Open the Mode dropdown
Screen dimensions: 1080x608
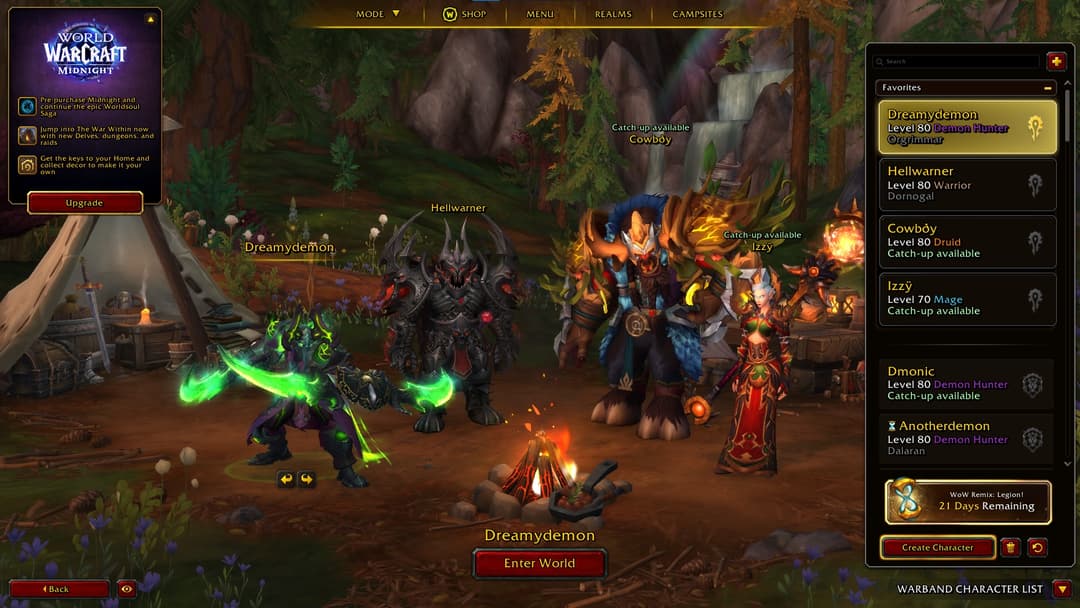pos(378,14)
